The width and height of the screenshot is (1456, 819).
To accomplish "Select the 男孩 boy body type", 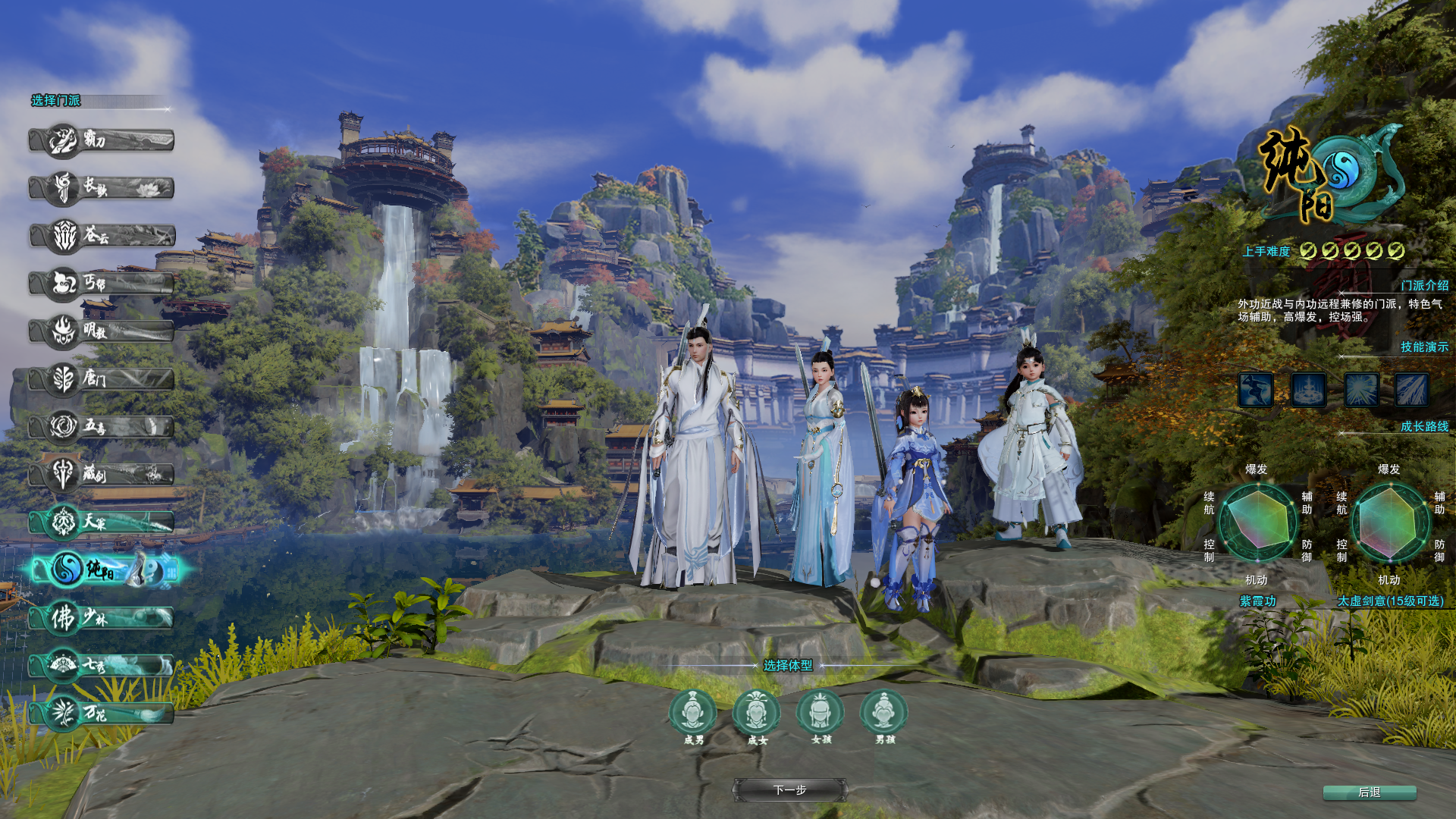I will click(883, 713).
